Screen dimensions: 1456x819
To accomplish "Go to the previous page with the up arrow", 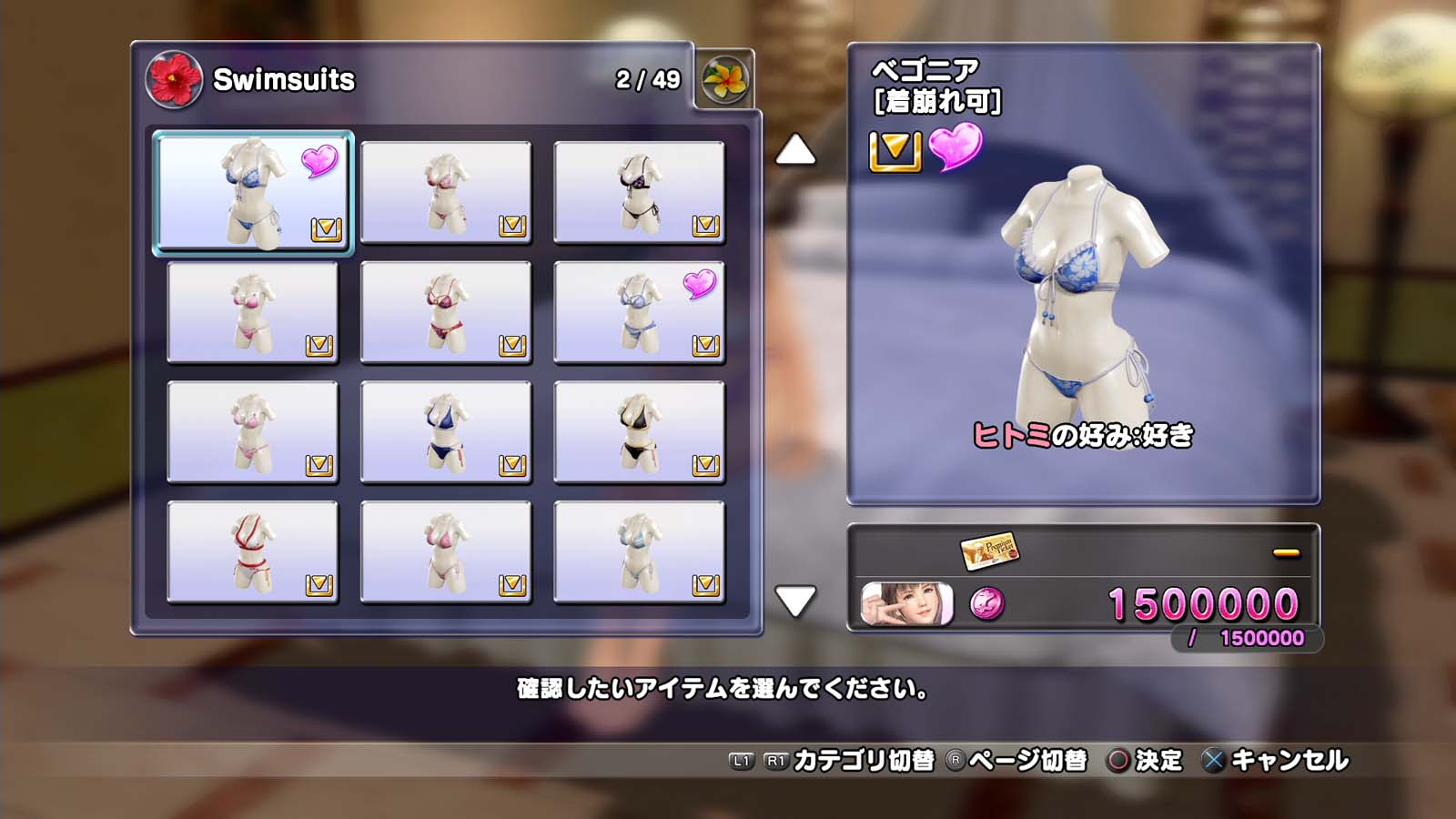I will 795,150.
